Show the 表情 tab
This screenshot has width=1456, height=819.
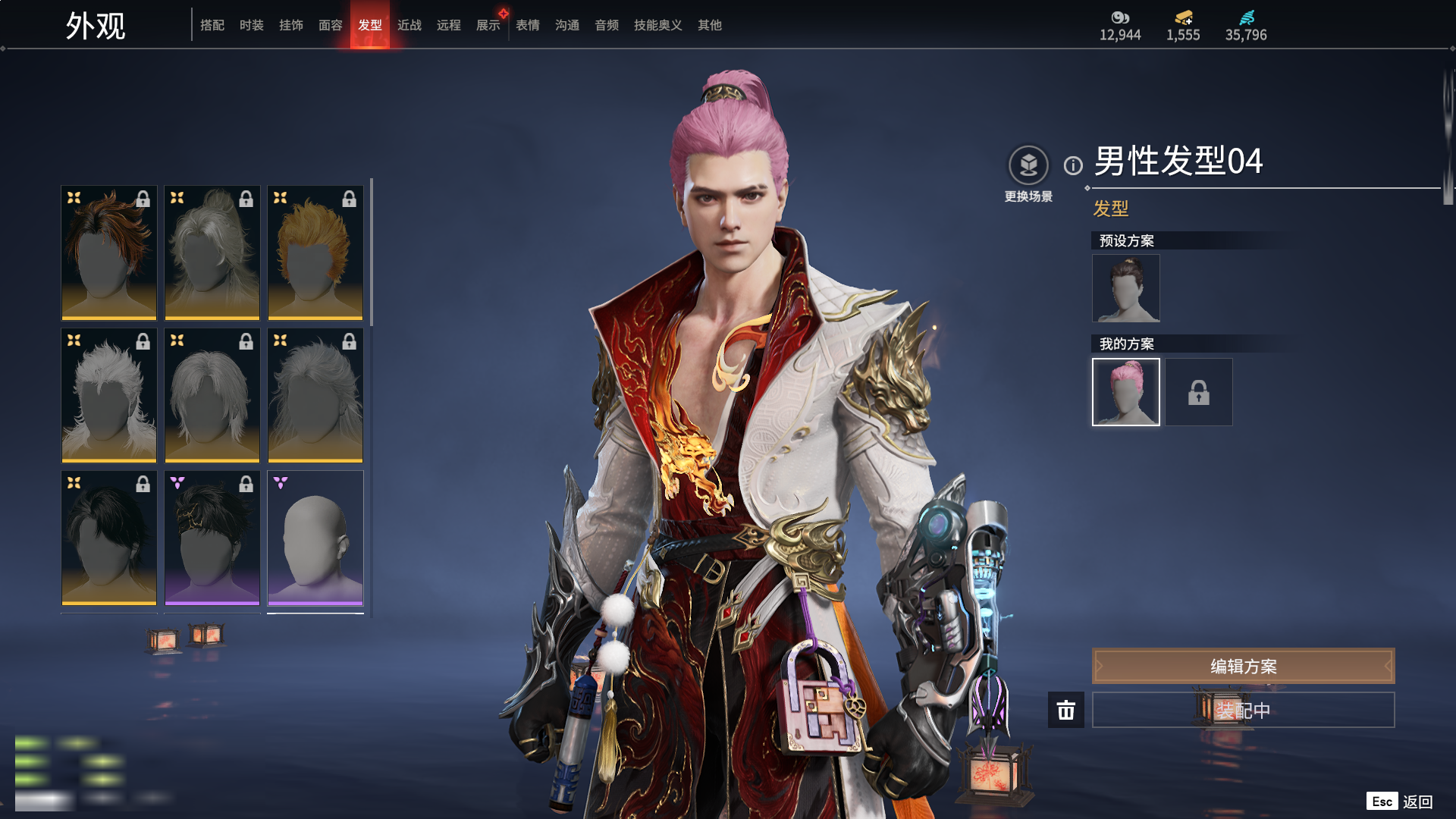(x=527, y=25)
